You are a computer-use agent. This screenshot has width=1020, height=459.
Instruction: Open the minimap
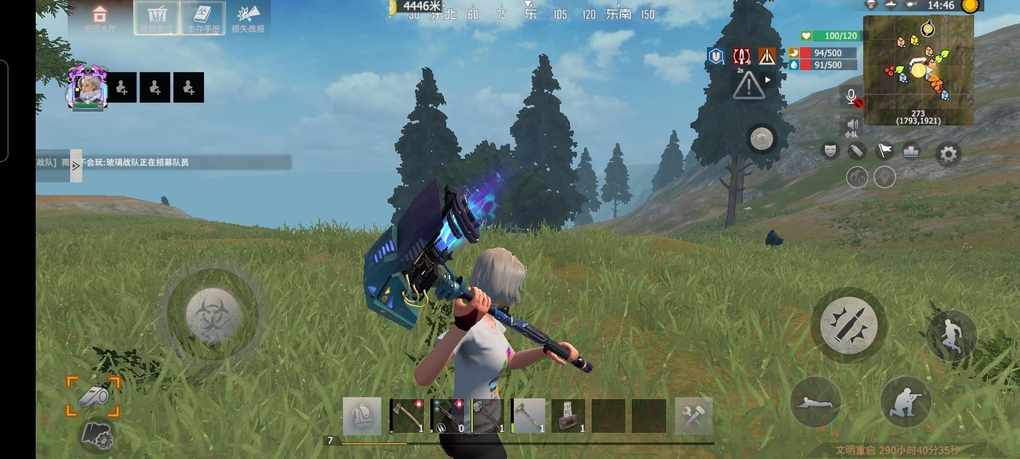[918, 69]
